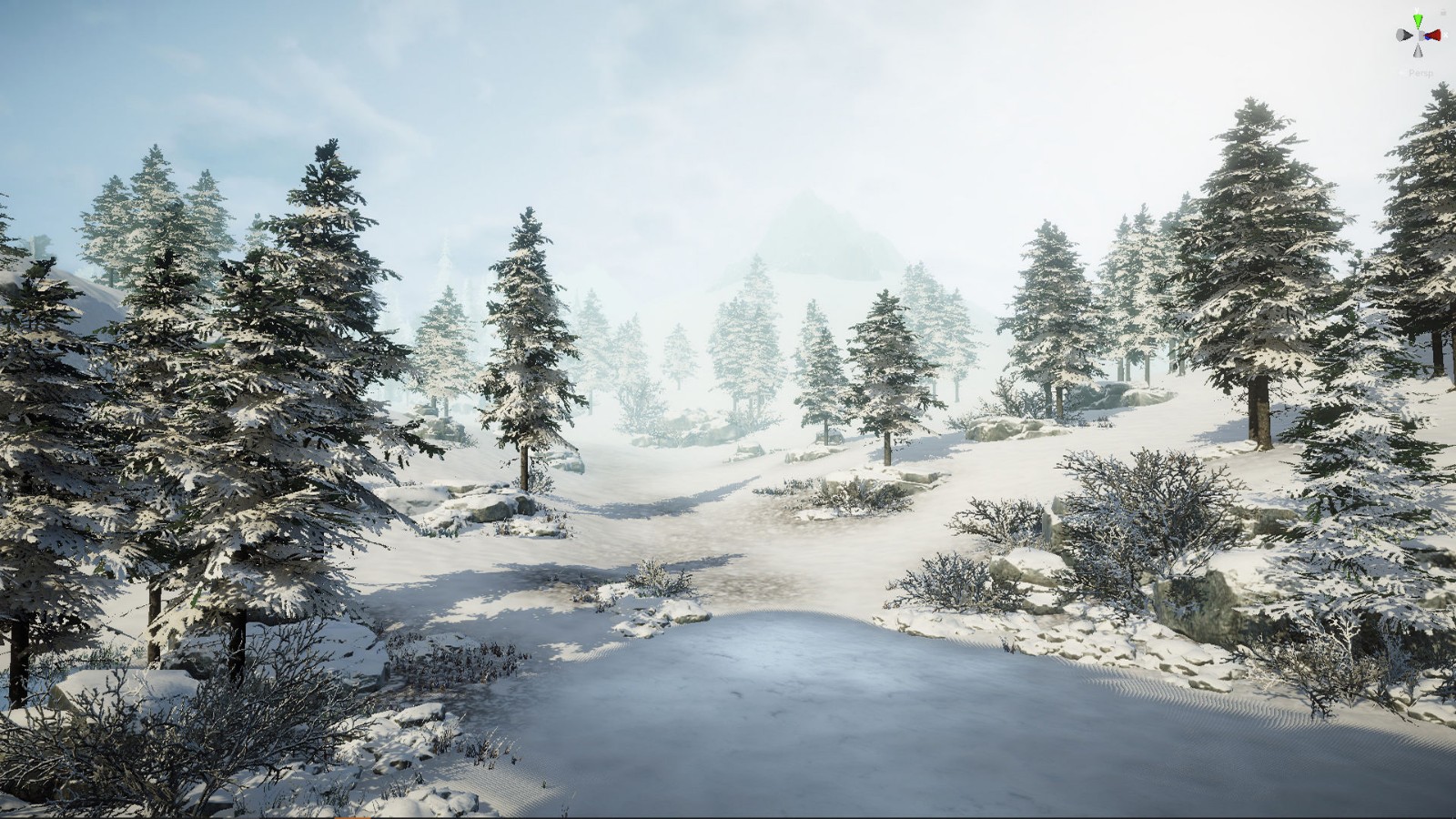Click the green Y-axis cone on the gizmo
Image resolution: width=1456 pixels, height=819 pixels.
1418,21
